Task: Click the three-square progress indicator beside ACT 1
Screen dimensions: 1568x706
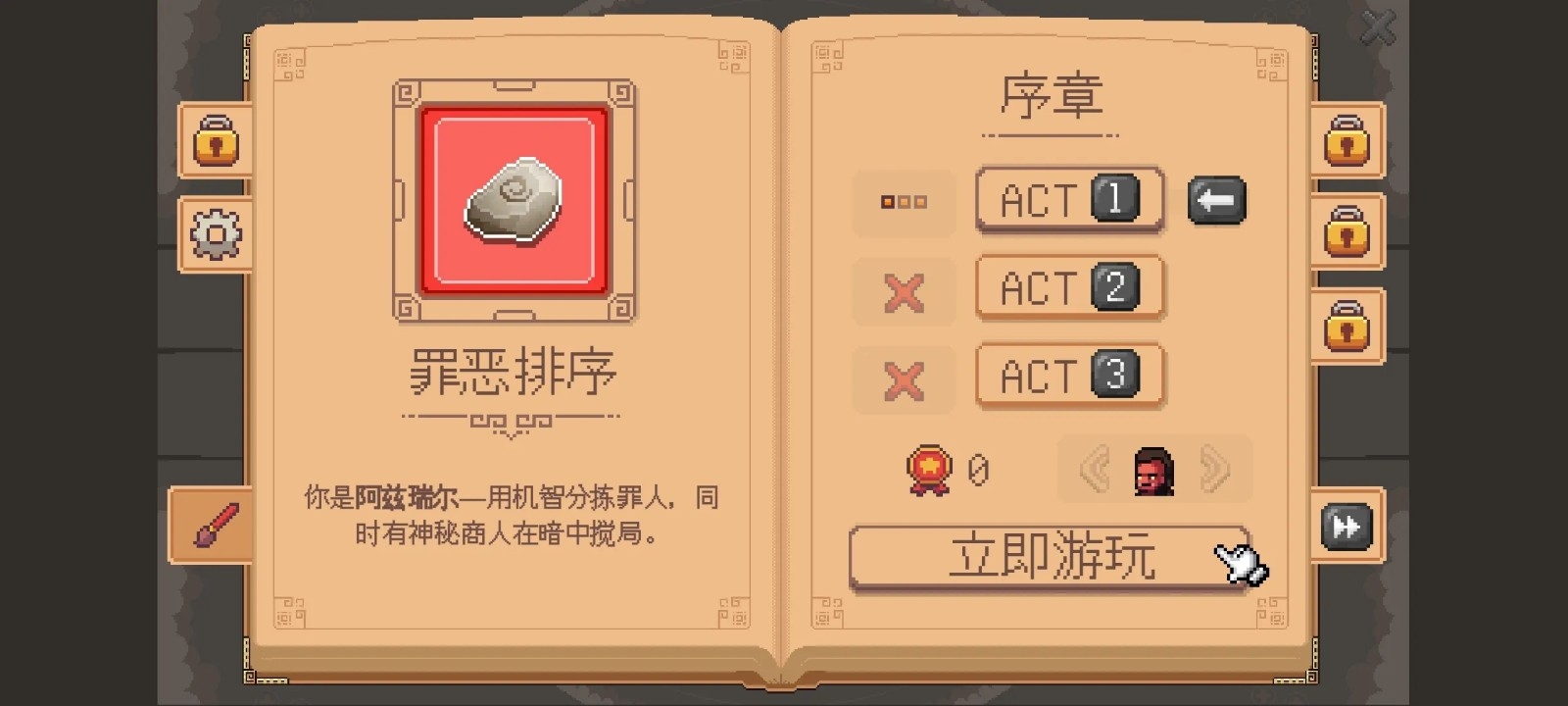Action: tap(904, 203)
